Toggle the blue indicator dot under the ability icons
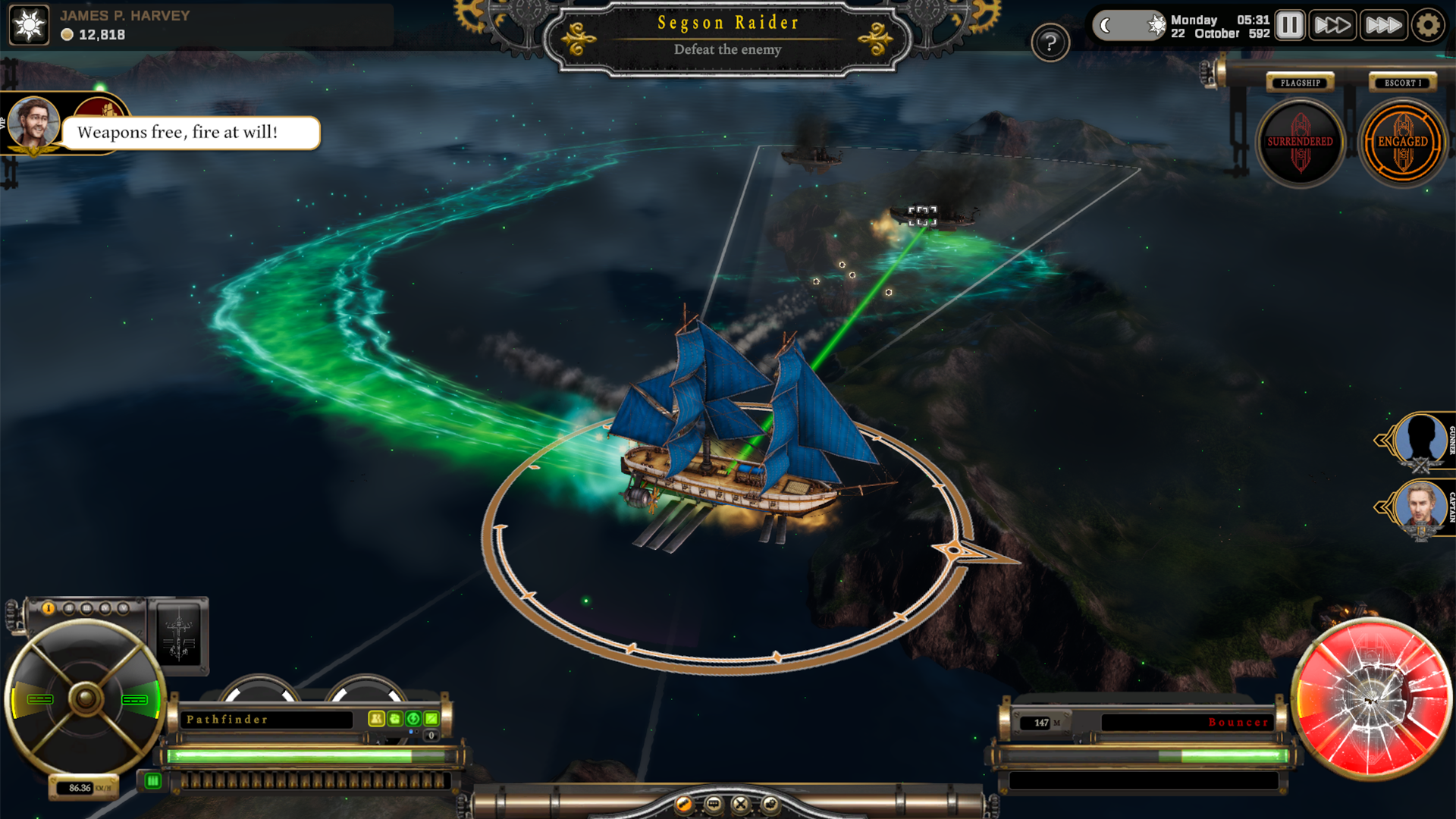The height and width of the screenshot is (819, 1456). (412, 732)
